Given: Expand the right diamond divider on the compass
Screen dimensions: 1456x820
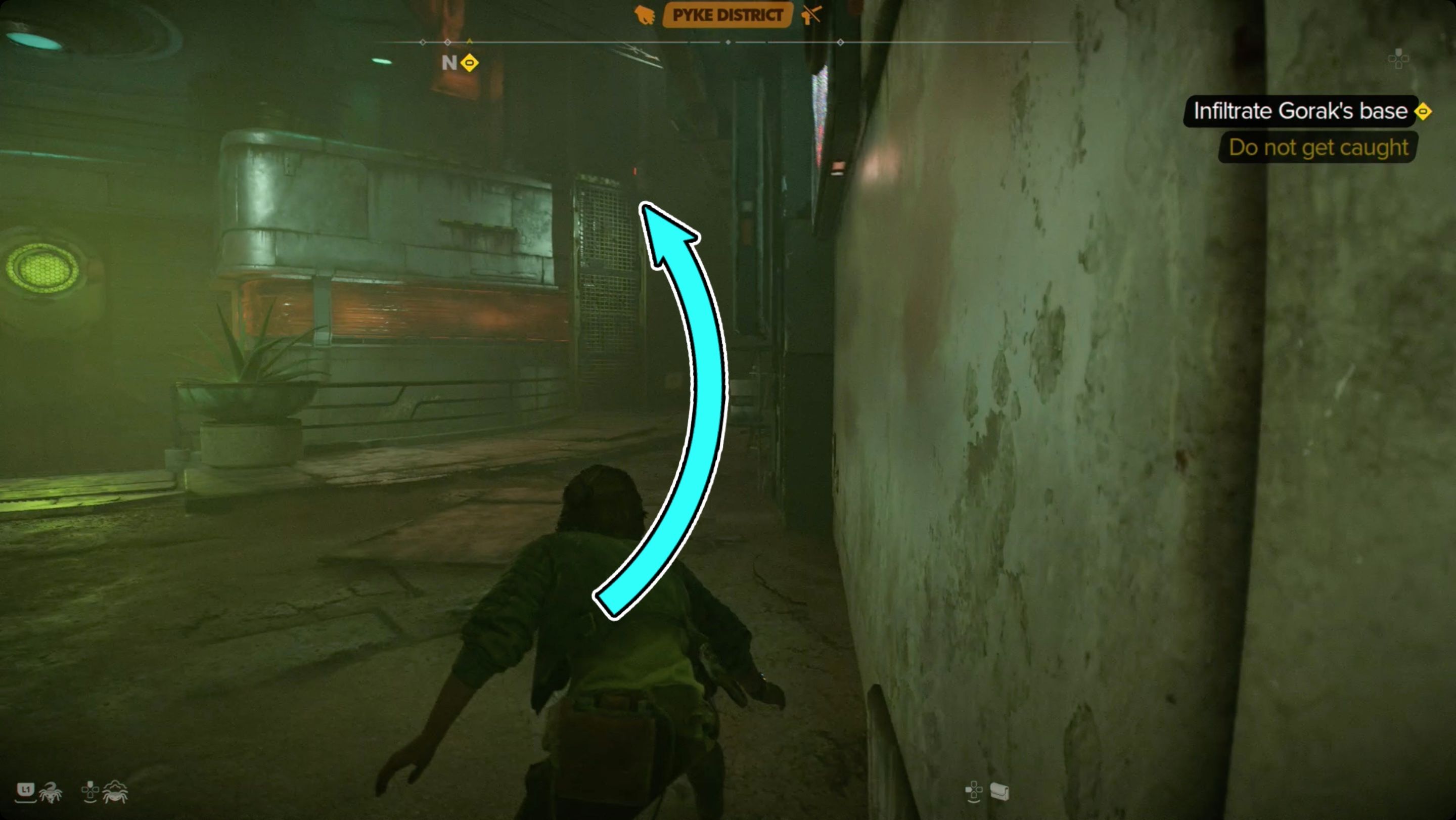Looking at the screenshot, I should click(842, 41).
